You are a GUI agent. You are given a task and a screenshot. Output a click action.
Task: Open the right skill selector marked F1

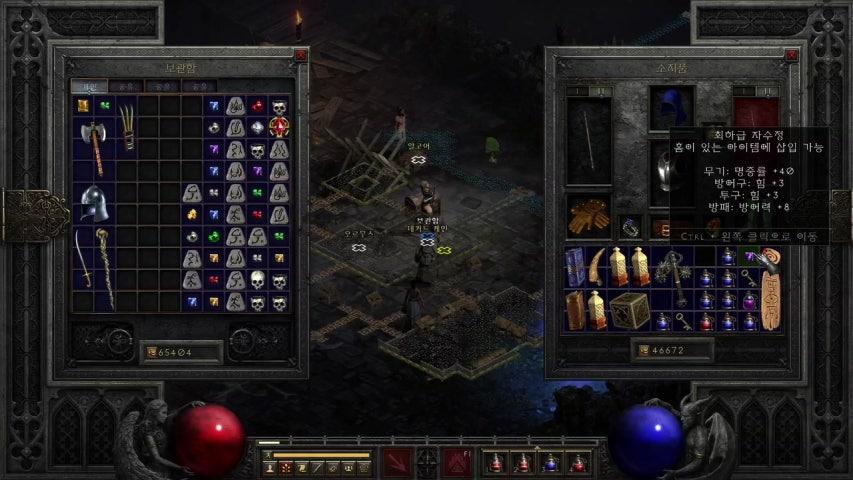[x=455, y=463]
